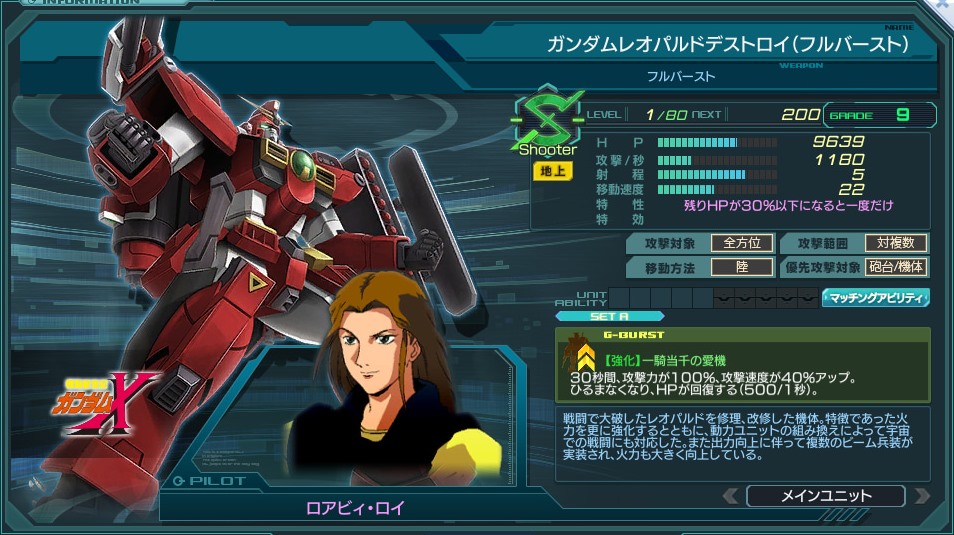The width and height of the screenshot is (954, 535).
Task: Go to previous unit with left arrow
Action: (731, 496)
